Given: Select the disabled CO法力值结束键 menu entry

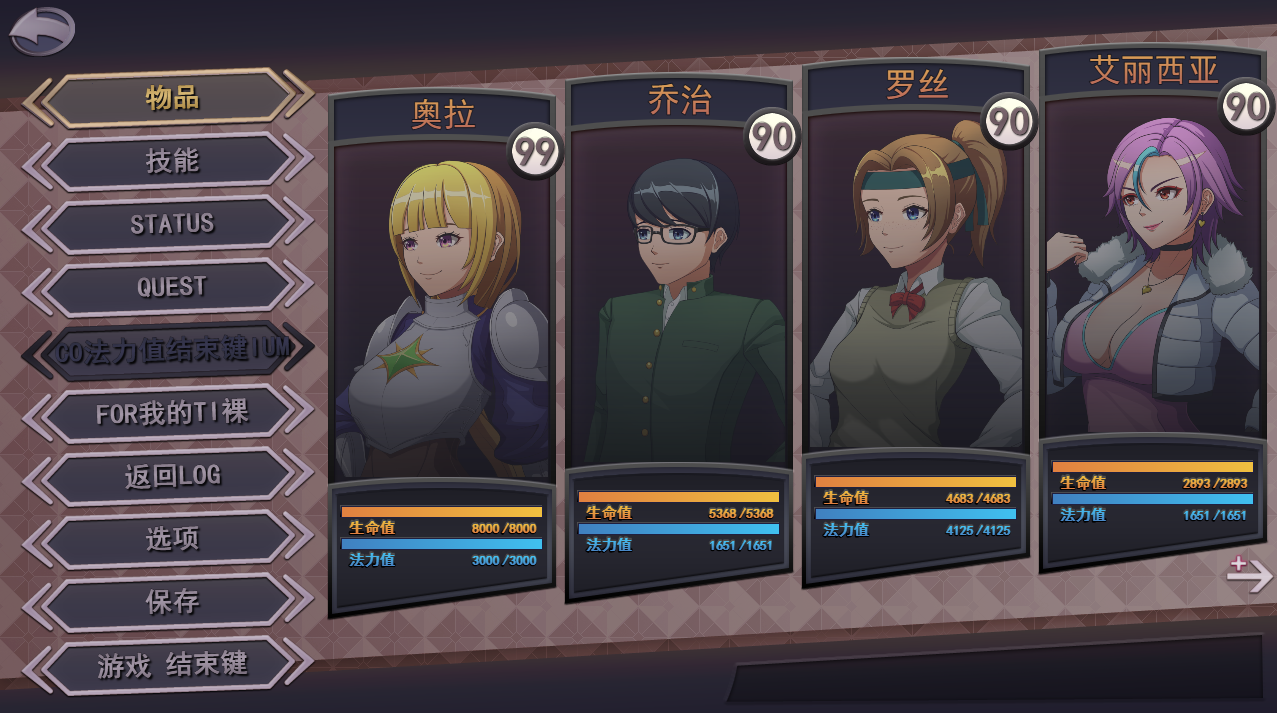Looking at the screenshot, I should point(171,350).
